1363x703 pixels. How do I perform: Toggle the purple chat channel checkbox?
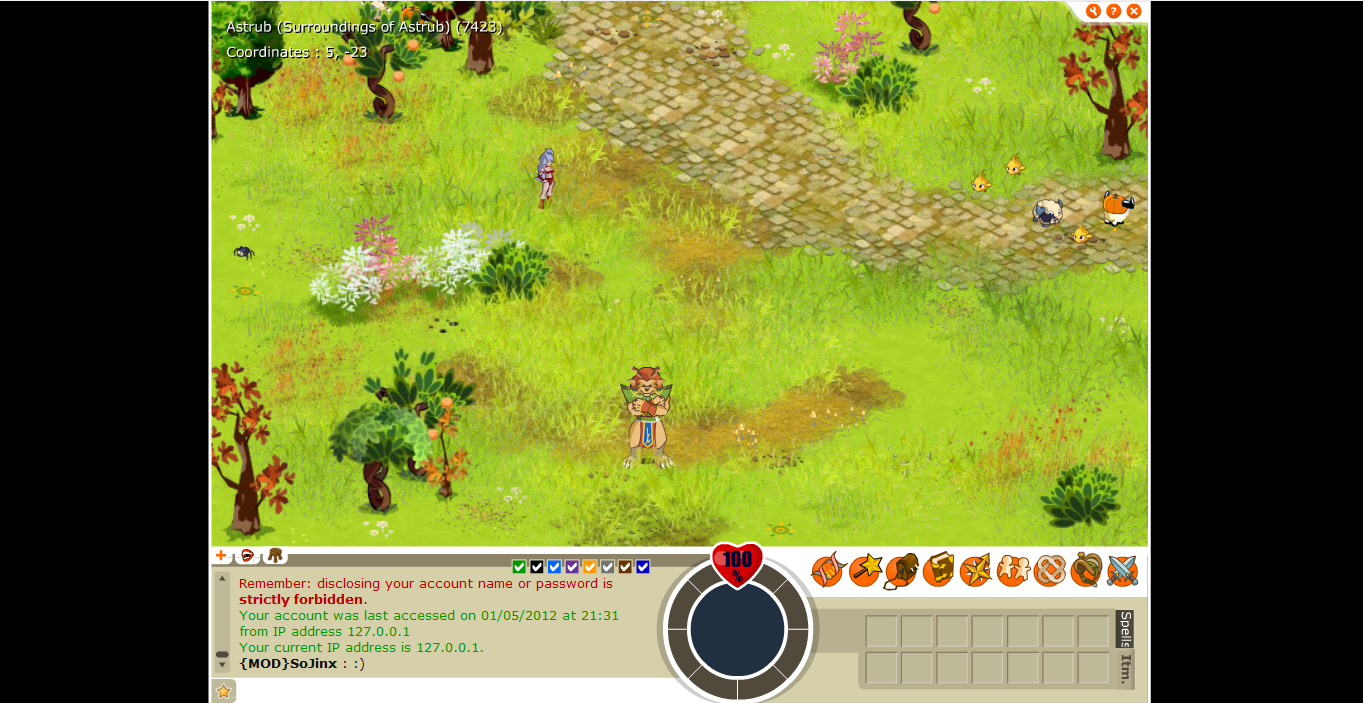pos(572,567)
